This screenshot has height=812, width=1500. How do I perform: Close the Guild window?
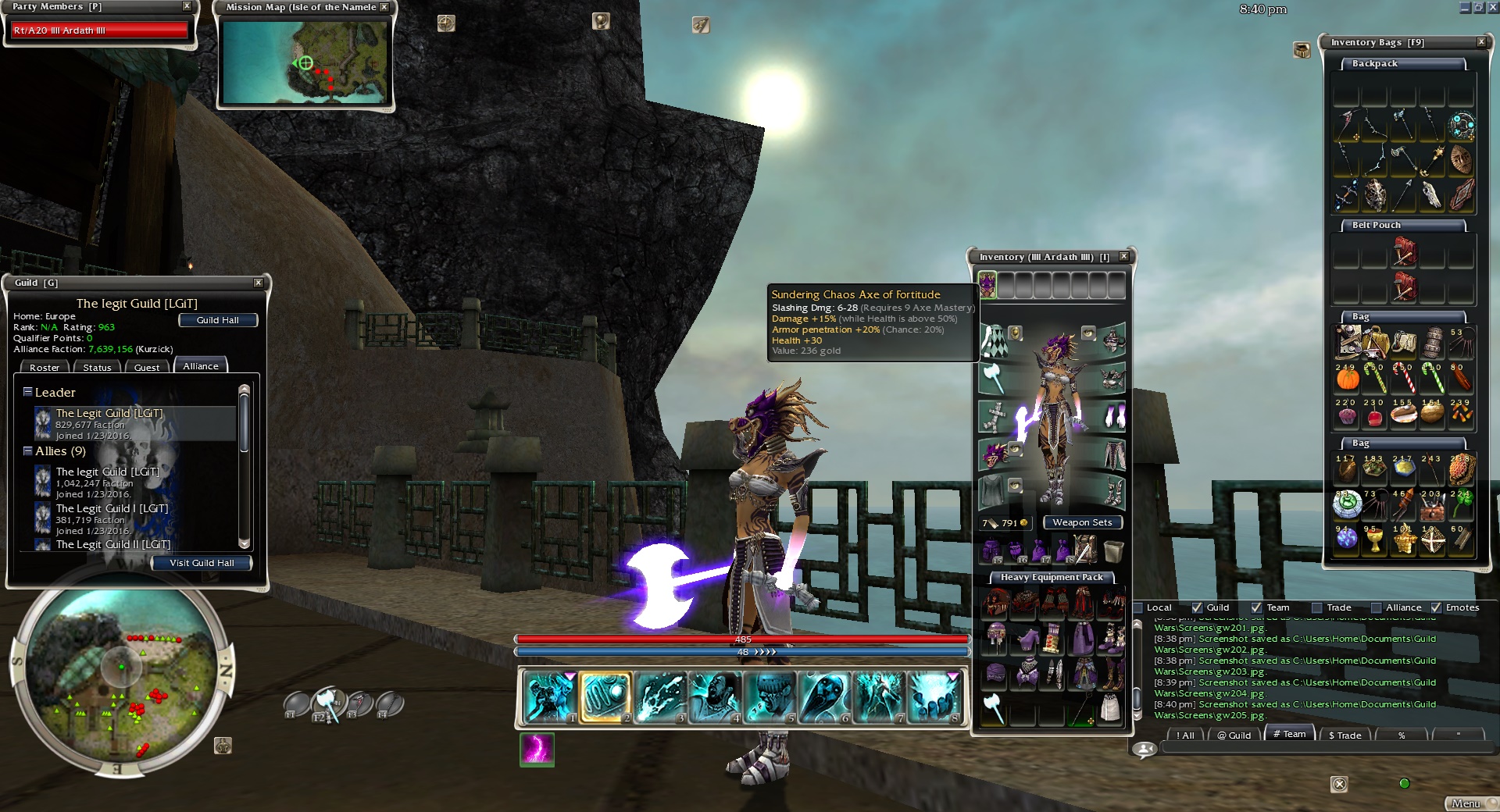tap(259, 283)
